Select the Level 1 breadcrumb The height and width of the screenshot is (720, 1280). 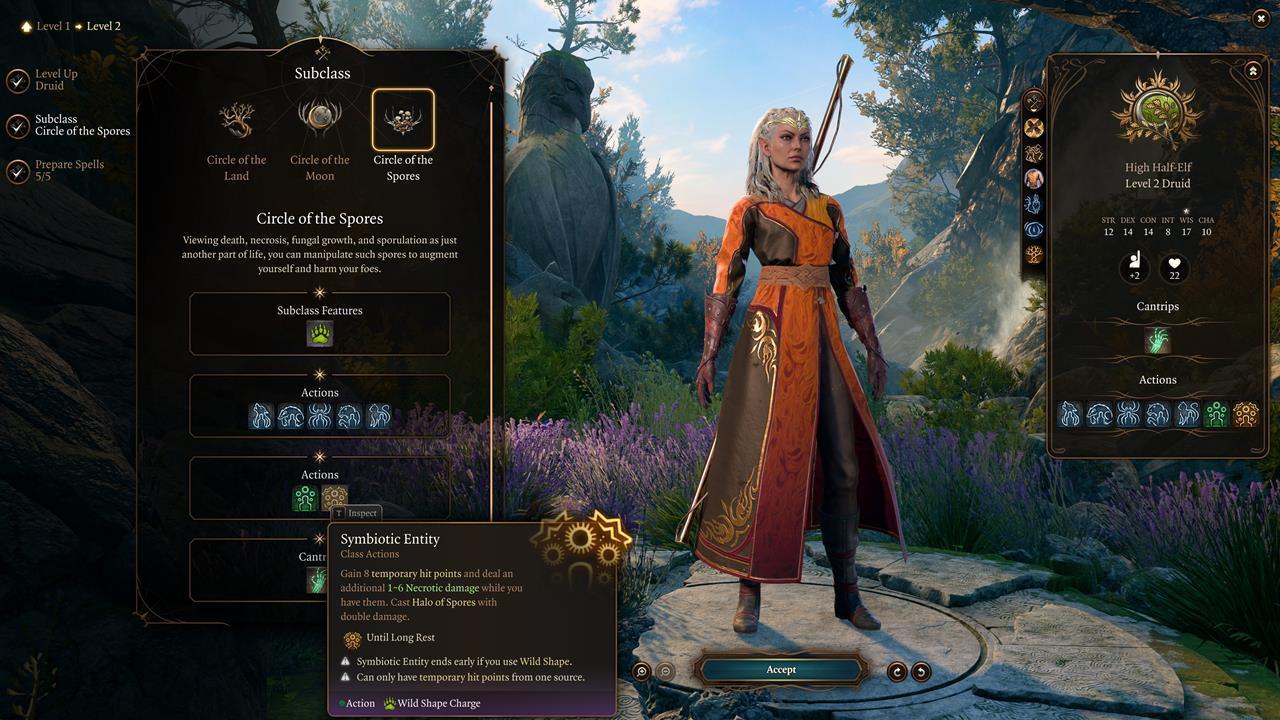tap(53, 26)
